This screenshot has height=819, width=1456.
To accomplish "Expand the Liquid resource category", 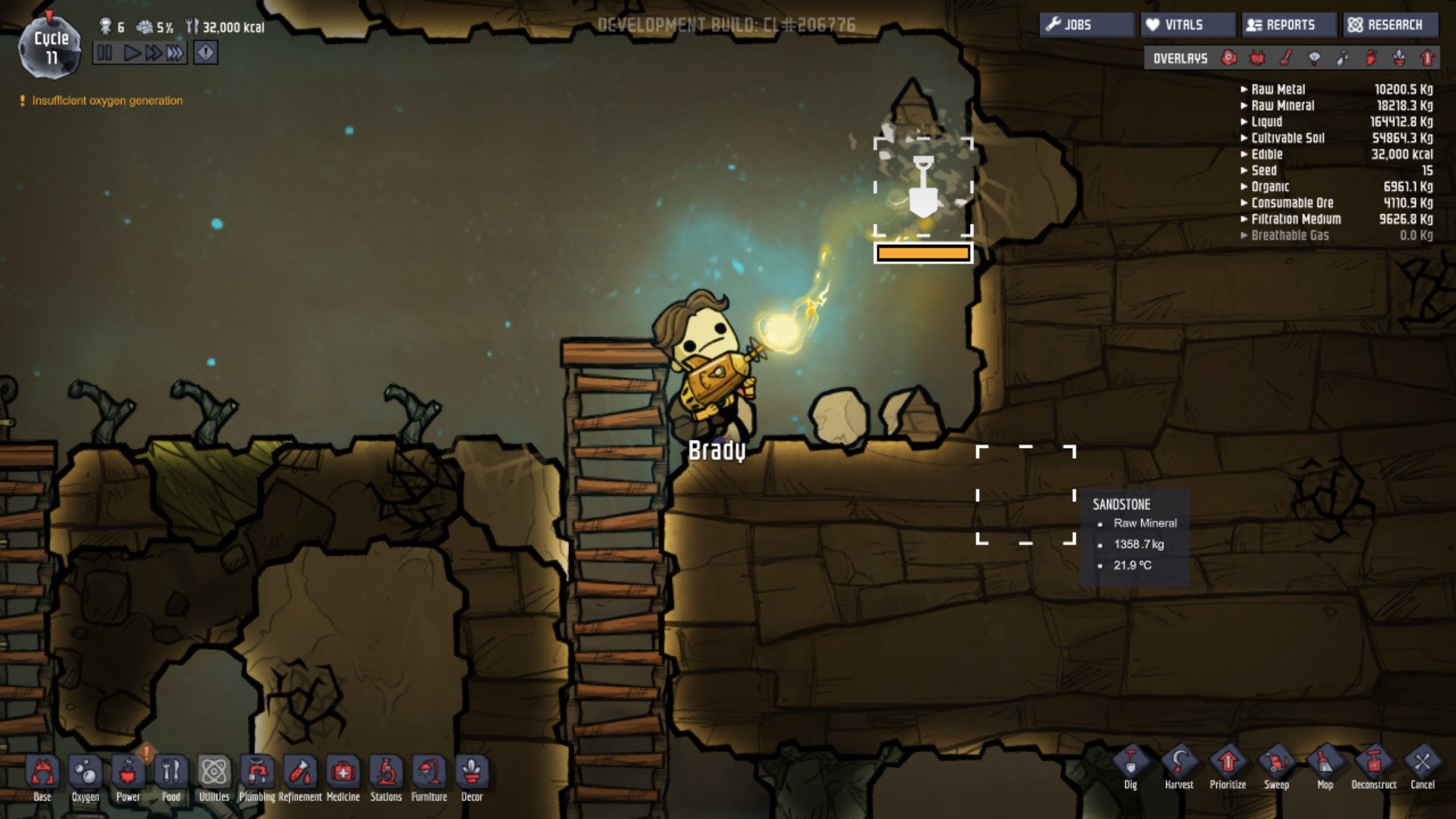I will tap(1266, 122).
